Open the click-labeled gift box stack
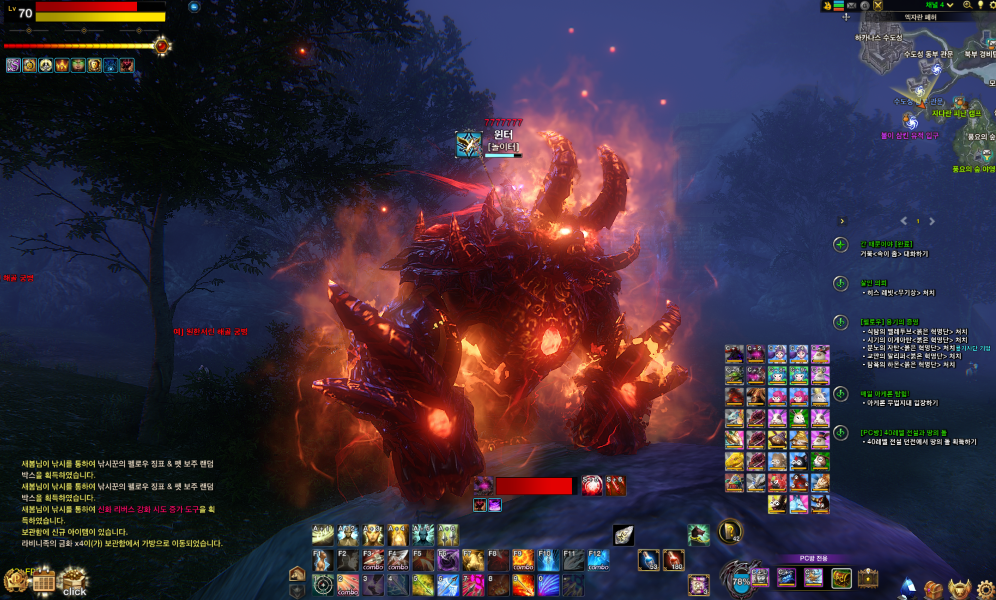Image resolution: width=996 pixels, height=600 pixels. [73, 580]
